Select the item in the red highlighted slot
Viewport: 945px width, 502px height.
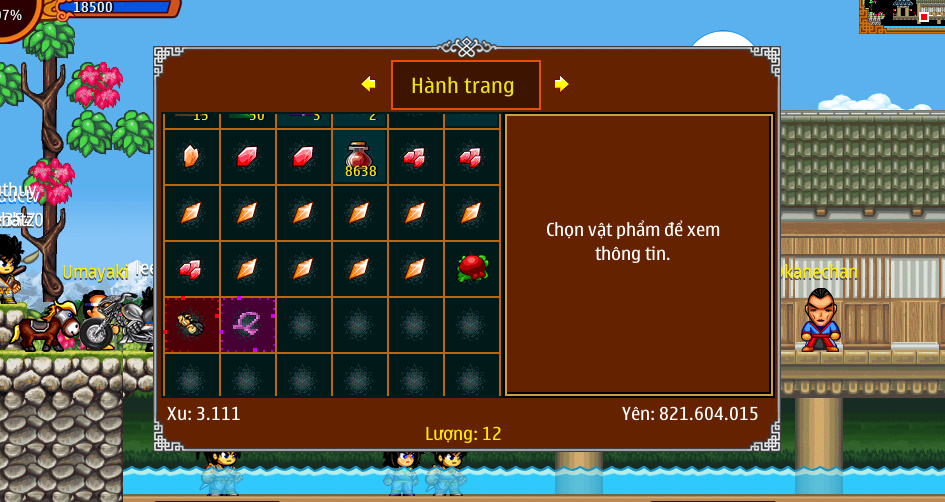(x=192, y=324)
